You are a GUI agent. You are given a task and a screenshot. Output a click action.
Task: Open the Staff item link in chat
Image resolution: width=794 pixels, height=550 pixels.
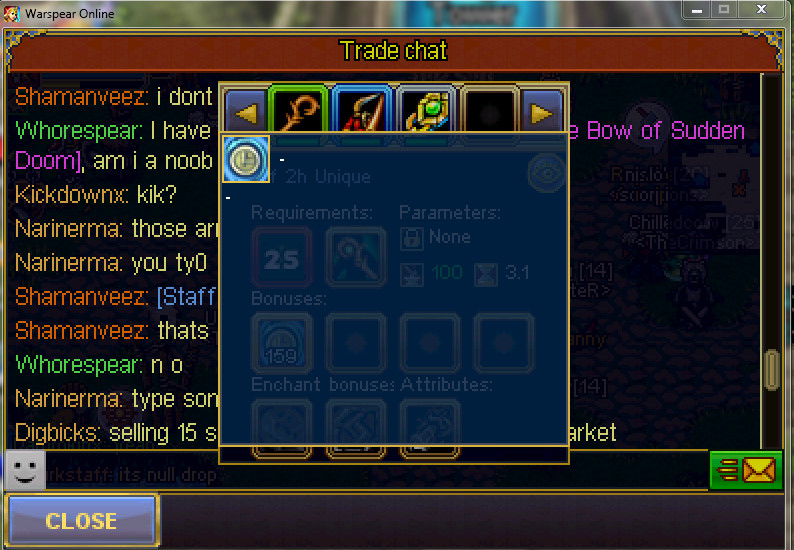(184, 297)
